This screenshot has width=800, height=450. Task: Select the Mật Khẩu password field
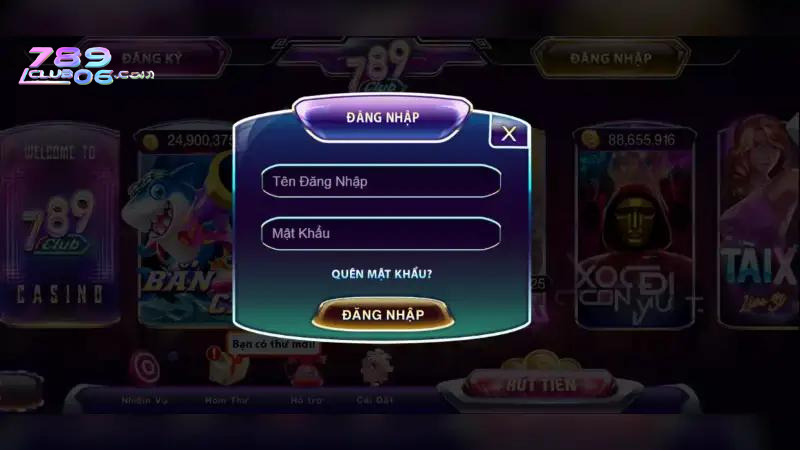tap(380, 233)
